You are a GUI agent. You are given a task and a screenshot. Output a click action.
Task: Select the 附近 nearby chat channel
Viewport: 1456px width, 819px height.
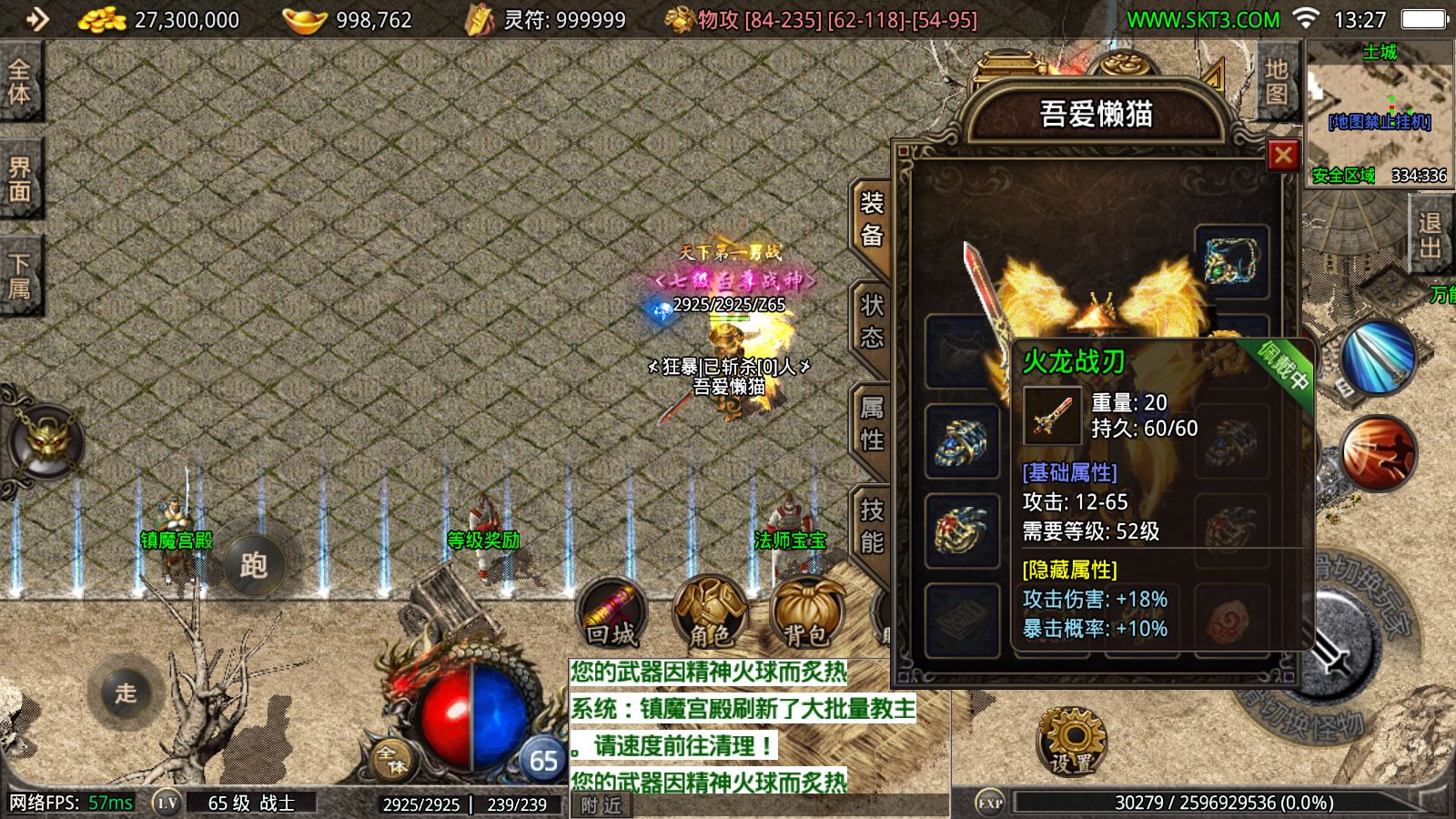(x=602, y=805)
